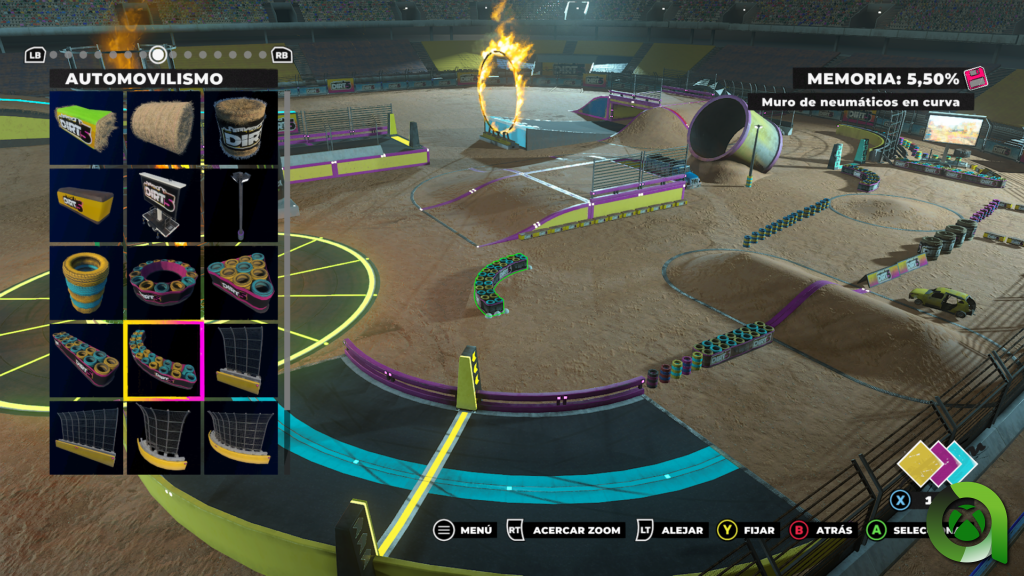Choose the Dirt 5 billboard sign

[164, 204]
